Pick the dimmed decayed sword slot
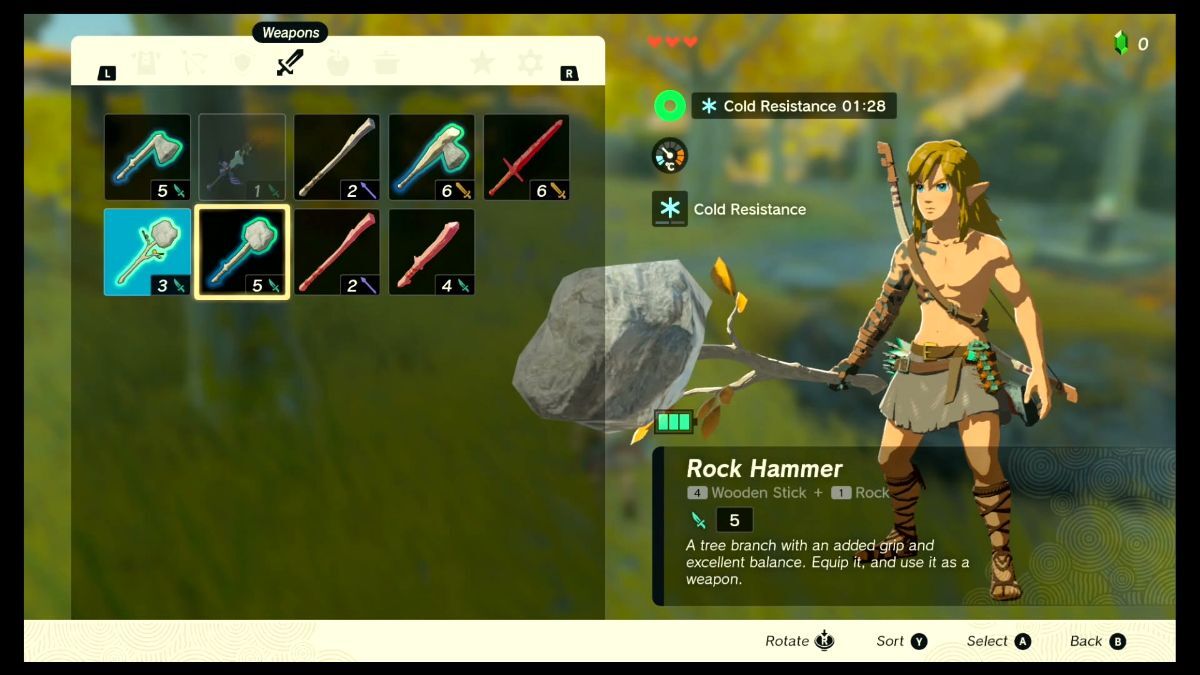Image resolution: width=1200 pixels, height=675 pixels. click(x=242, y=157)
